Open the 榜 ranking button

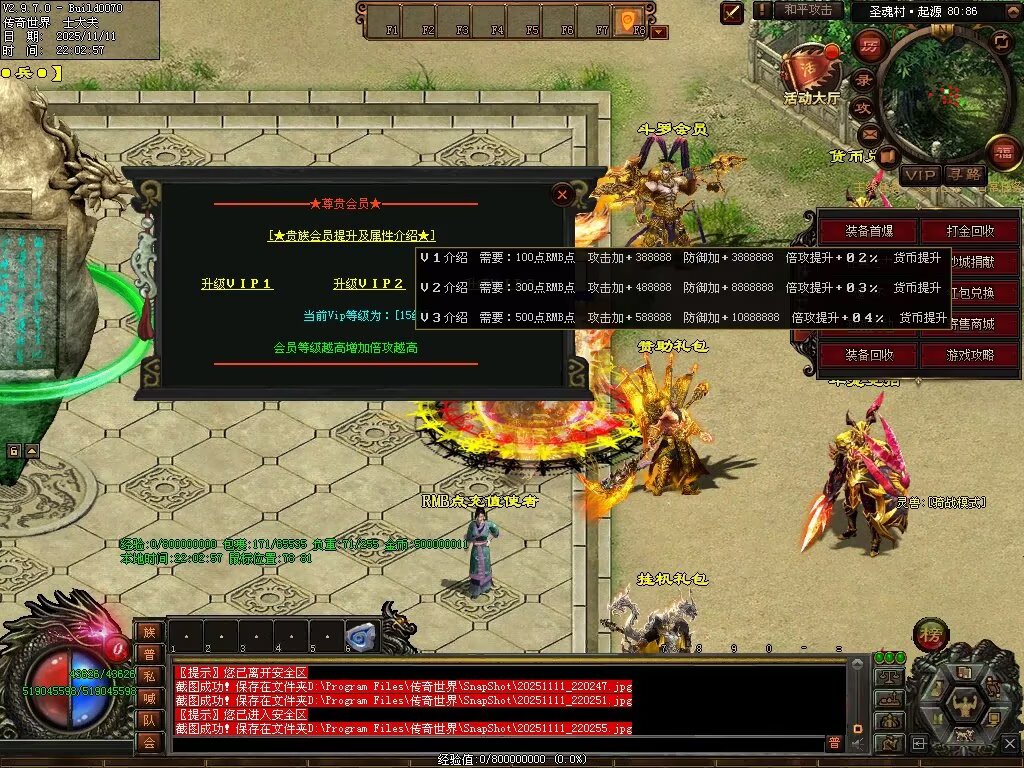click(x=931, y=635)
